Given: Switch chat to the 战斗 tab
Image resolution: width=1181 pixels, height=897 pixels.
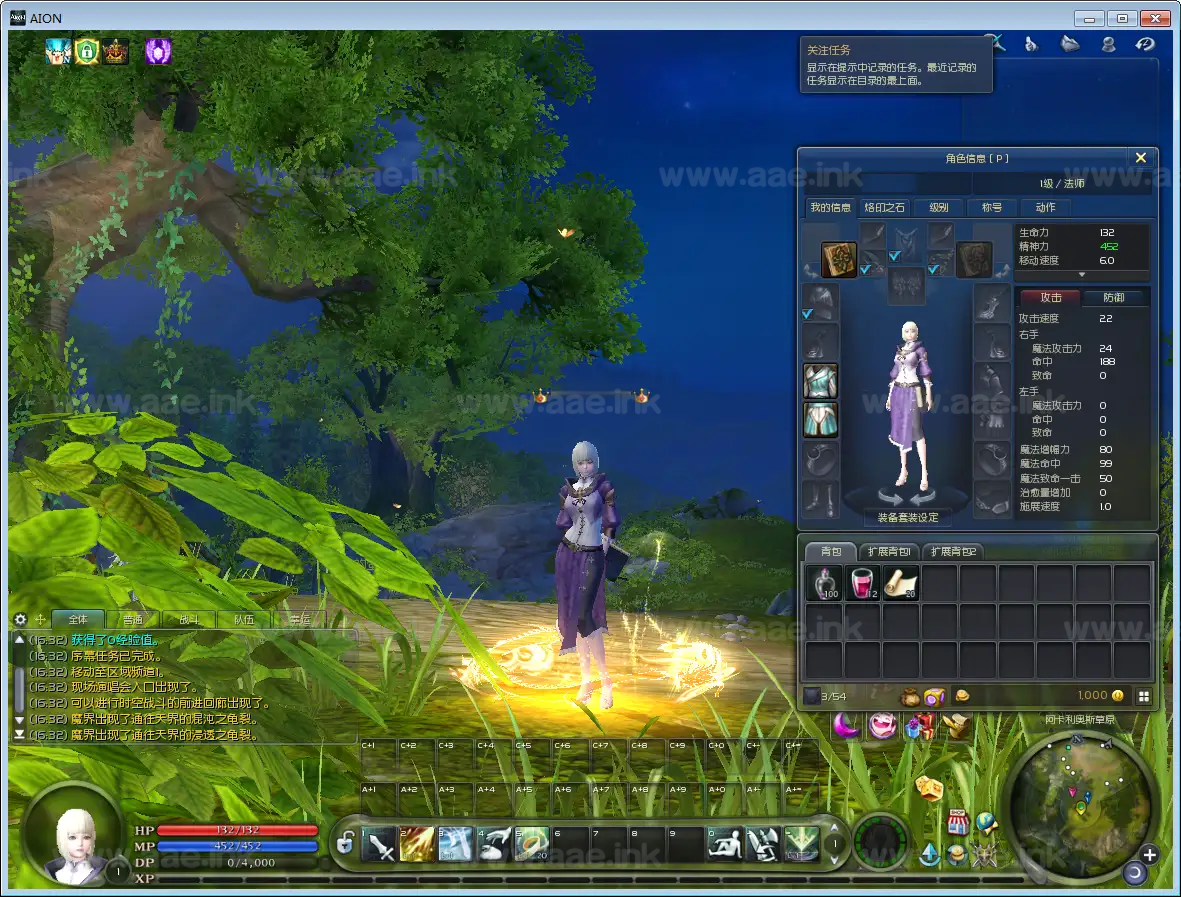Looking at the screenshot, I should [189, 620].
